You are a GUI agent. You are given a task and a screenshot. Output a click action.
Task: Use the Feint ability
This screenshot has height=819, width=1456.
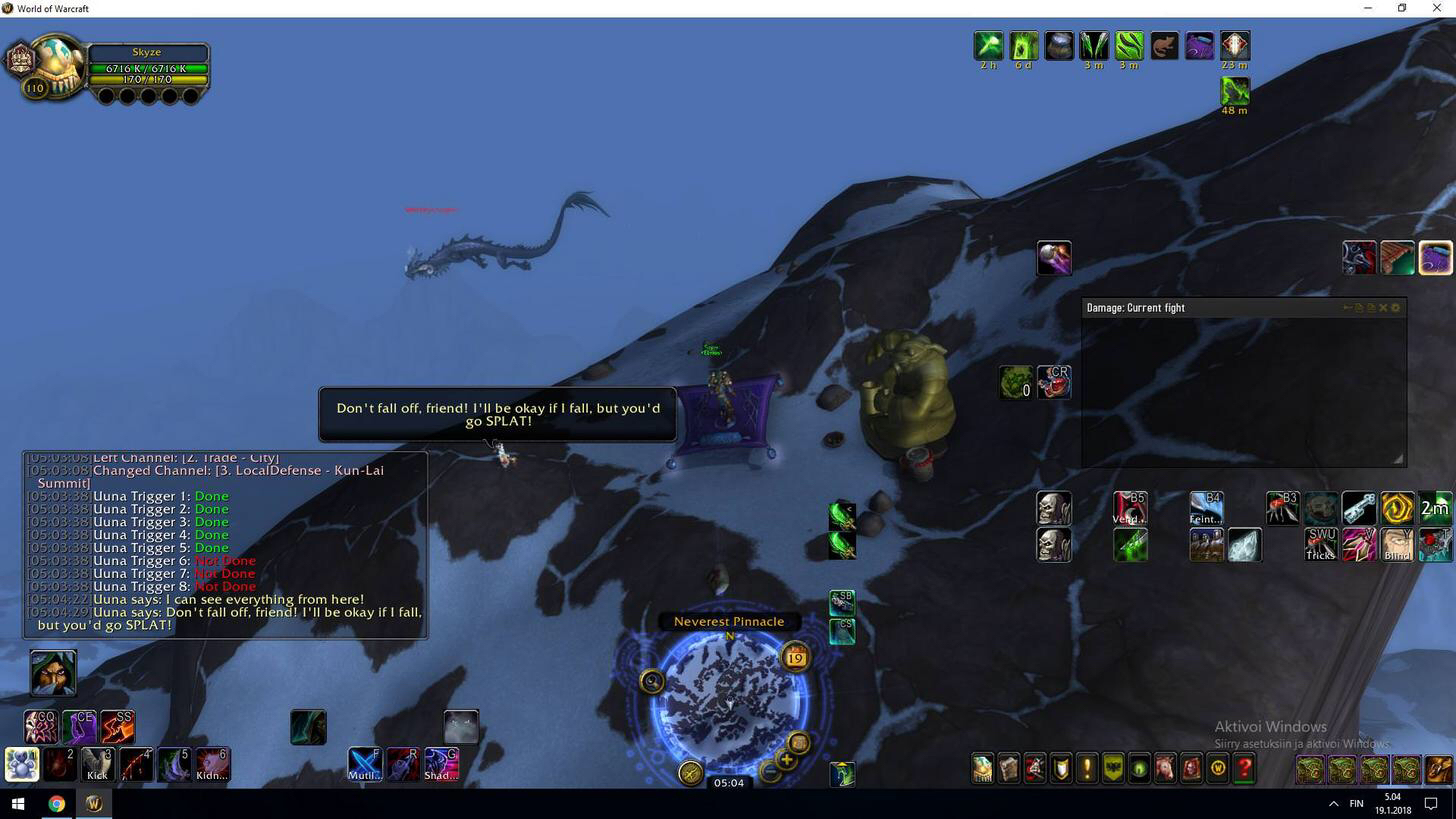click(x=1206, y=508)
